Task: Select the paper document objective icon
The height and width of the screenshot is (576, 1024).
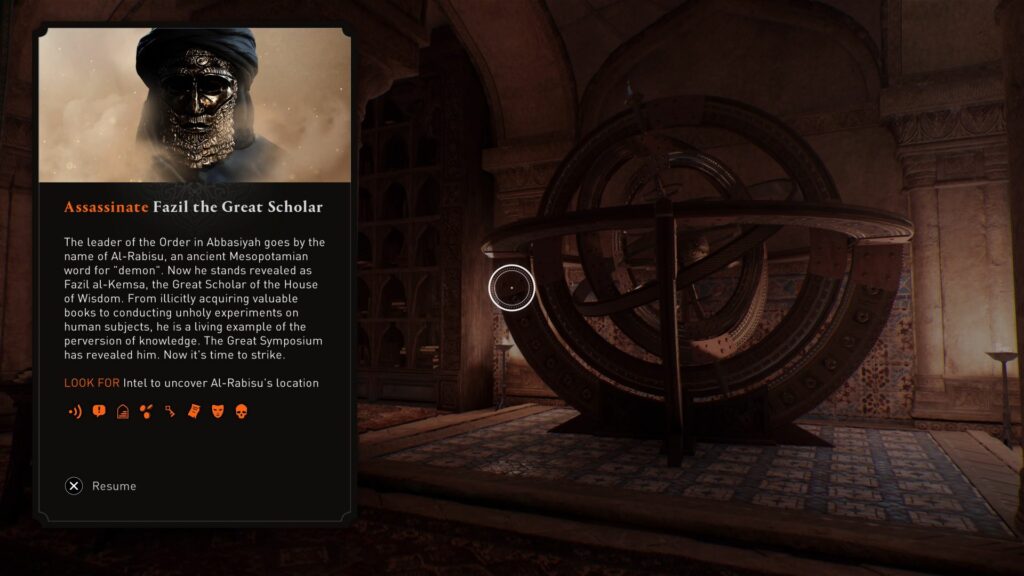Action: [x=194, y=411]
